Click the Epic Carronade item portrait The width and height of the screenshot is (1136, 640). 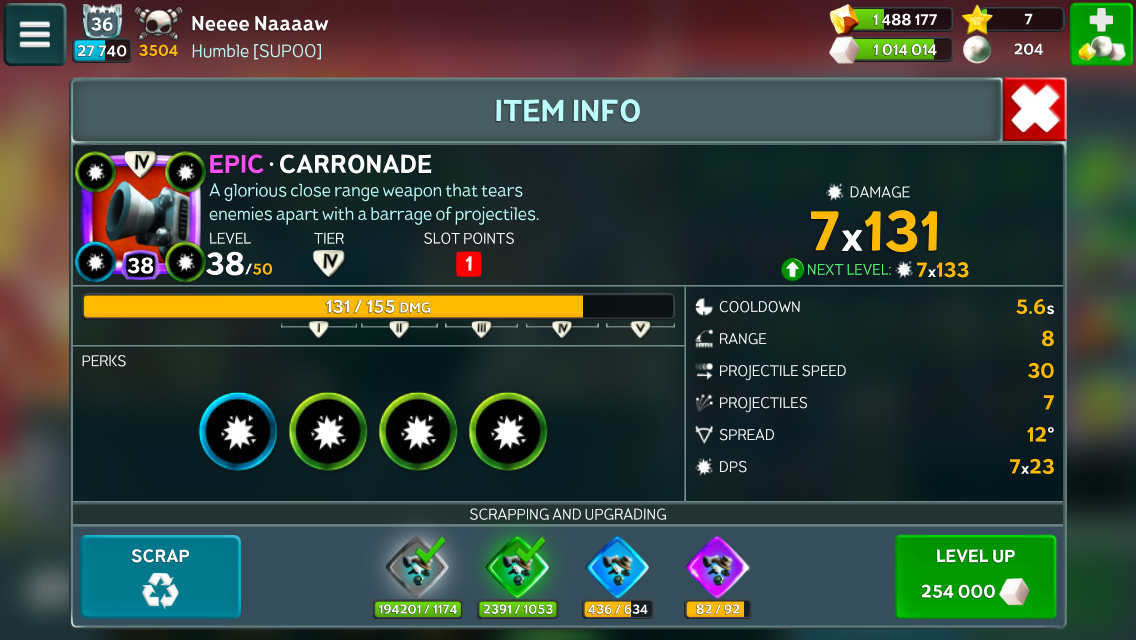(x=131, y=214)
